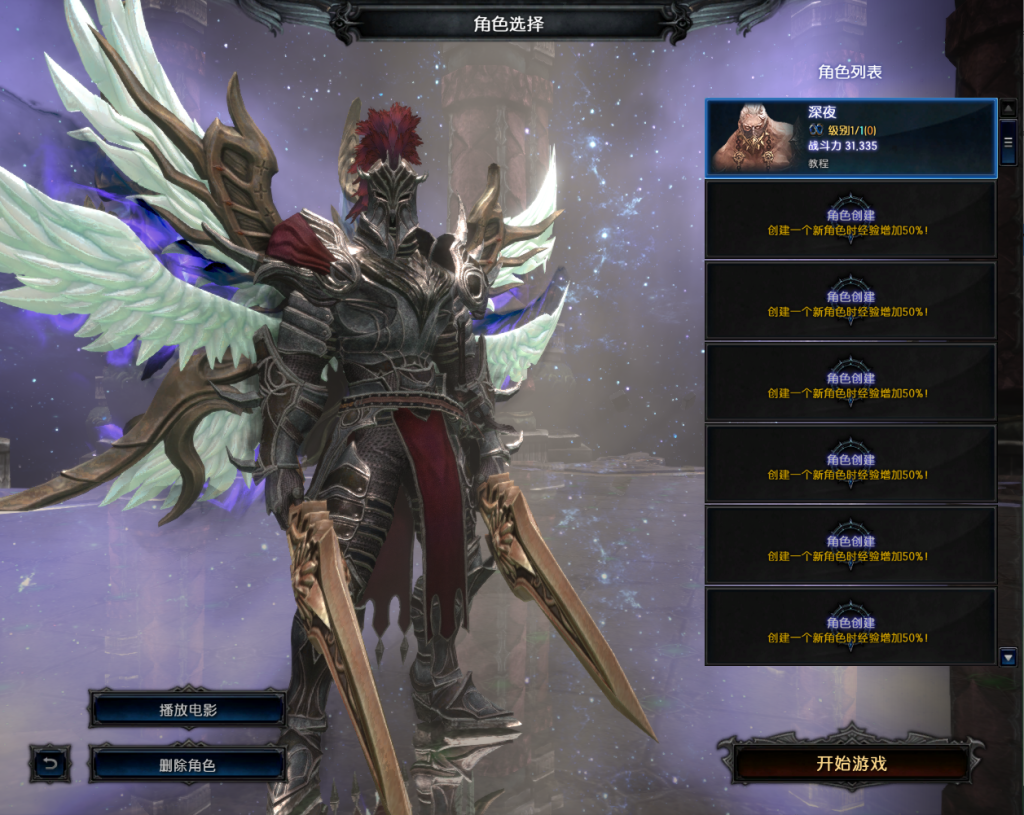Click the character list scroll-down arrow

1008,657
